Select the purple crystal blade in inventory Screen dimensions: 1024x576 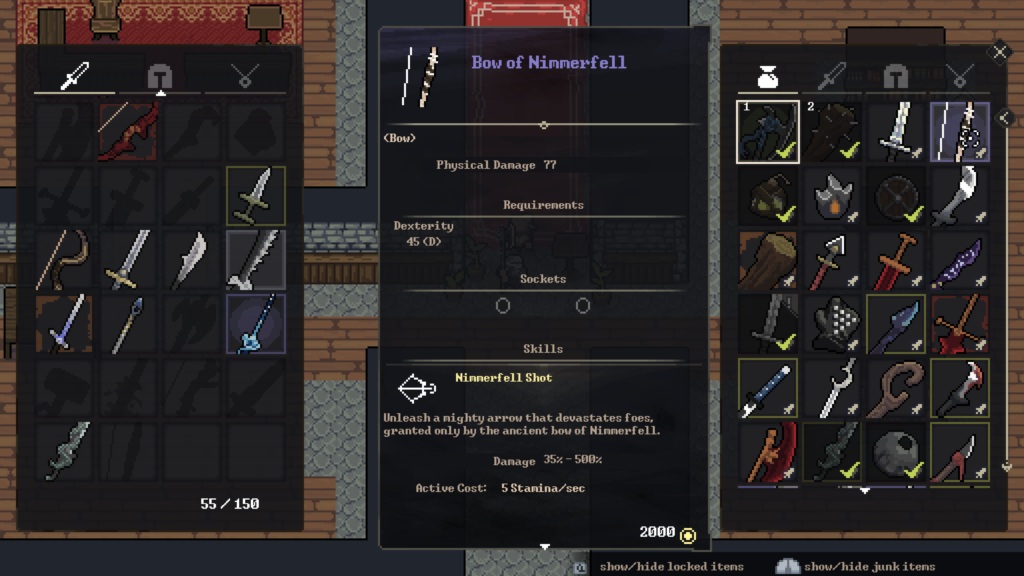(x=960, y=259)
